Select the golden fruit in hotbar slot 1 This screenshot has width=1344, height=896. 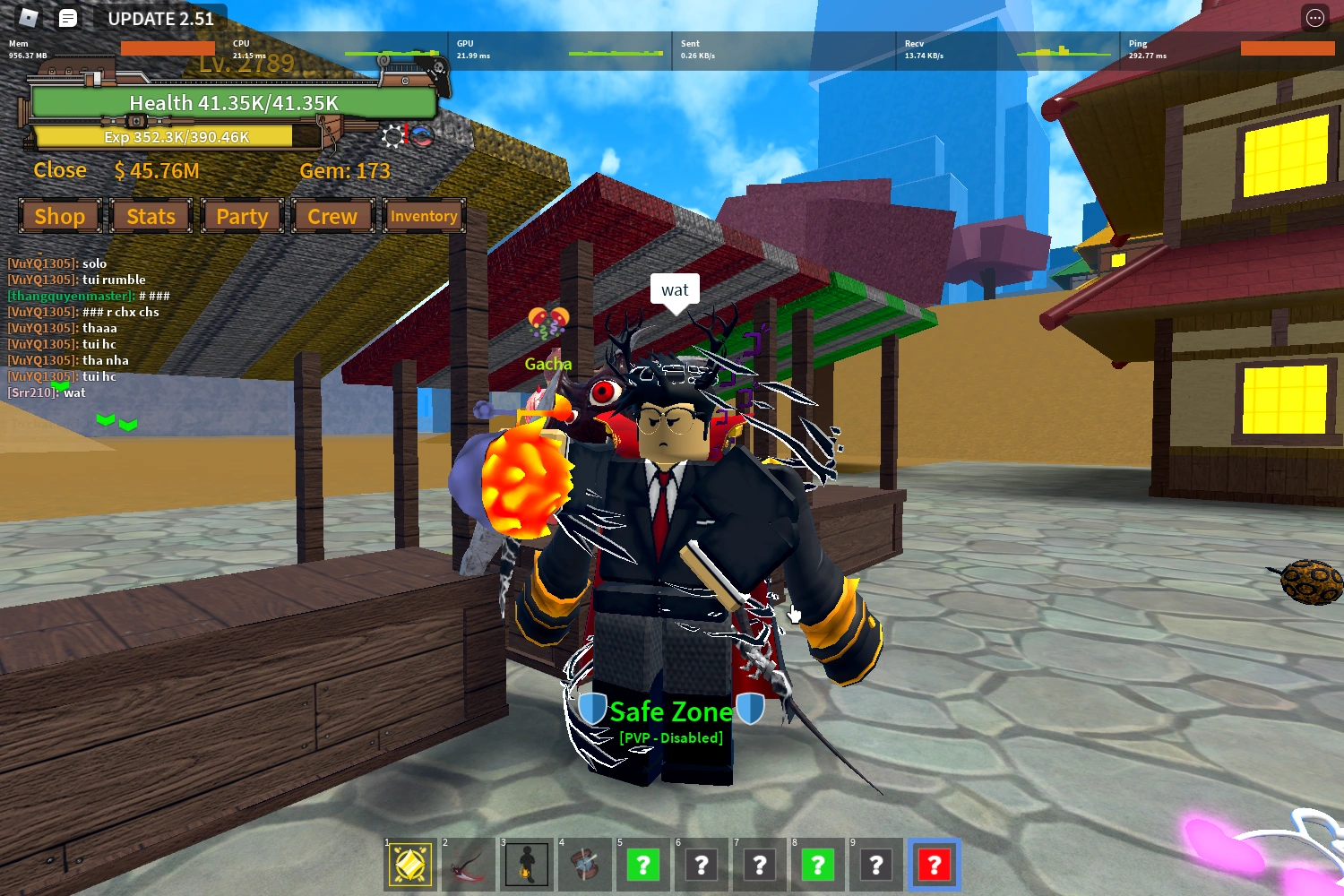tap(410, 865)
